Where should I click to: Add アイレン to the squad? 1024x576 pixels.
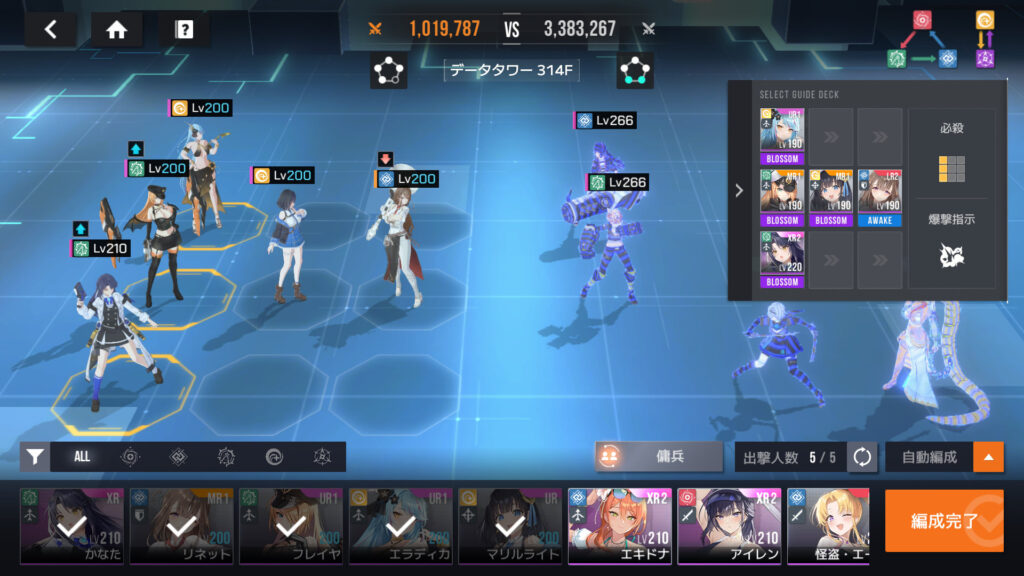pos(728,527)
